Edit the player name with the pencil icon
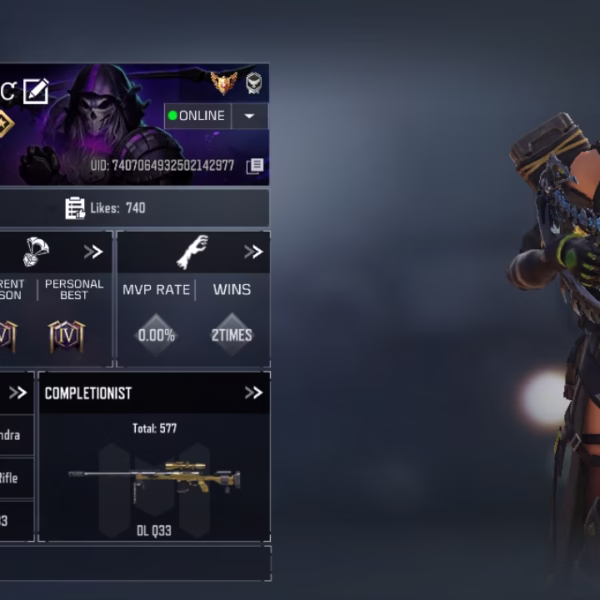Viewport: 600px width, 600px height. click(x=36, y=91)
